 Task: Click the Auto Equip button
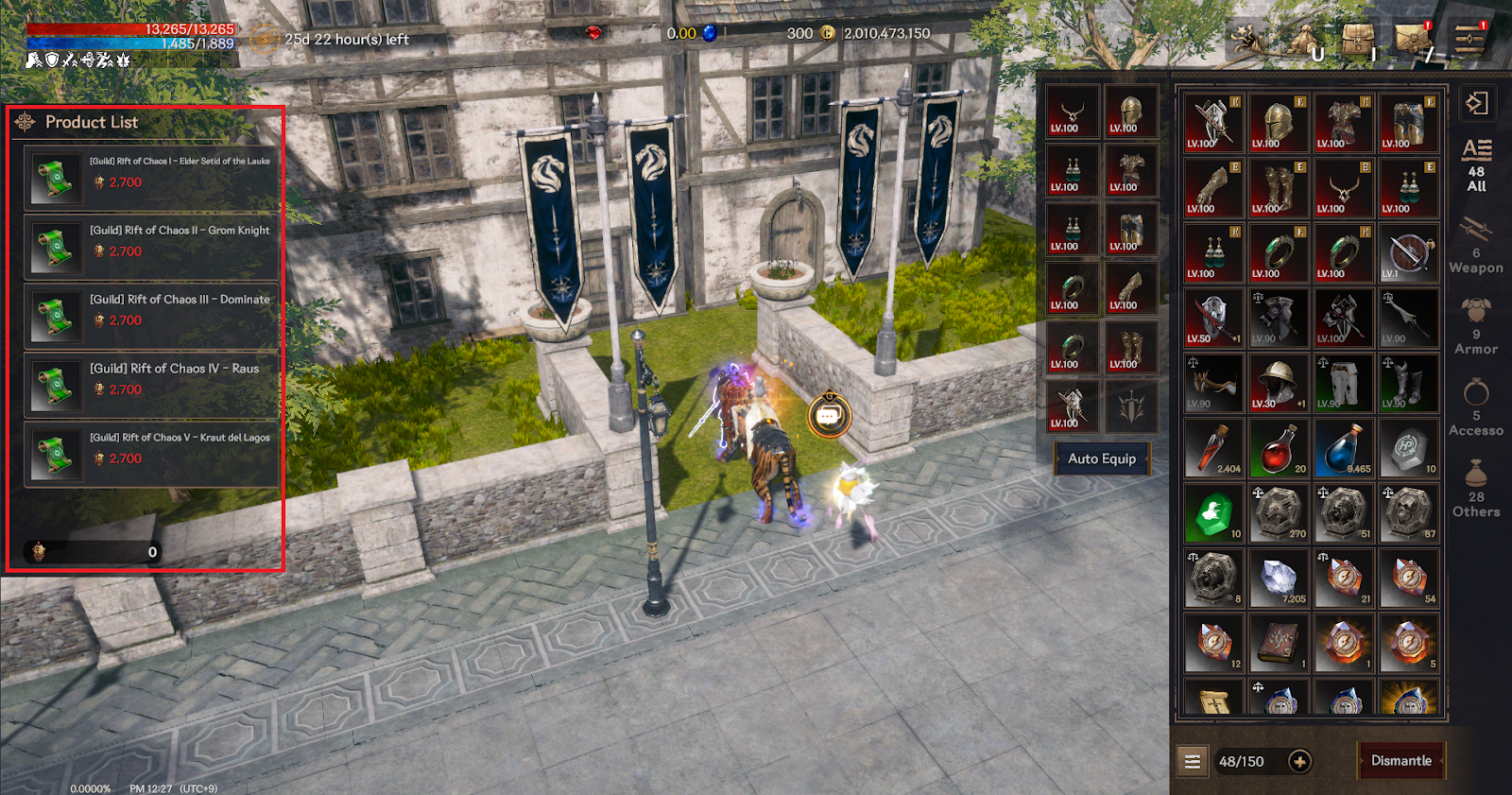coord(1102,459)
